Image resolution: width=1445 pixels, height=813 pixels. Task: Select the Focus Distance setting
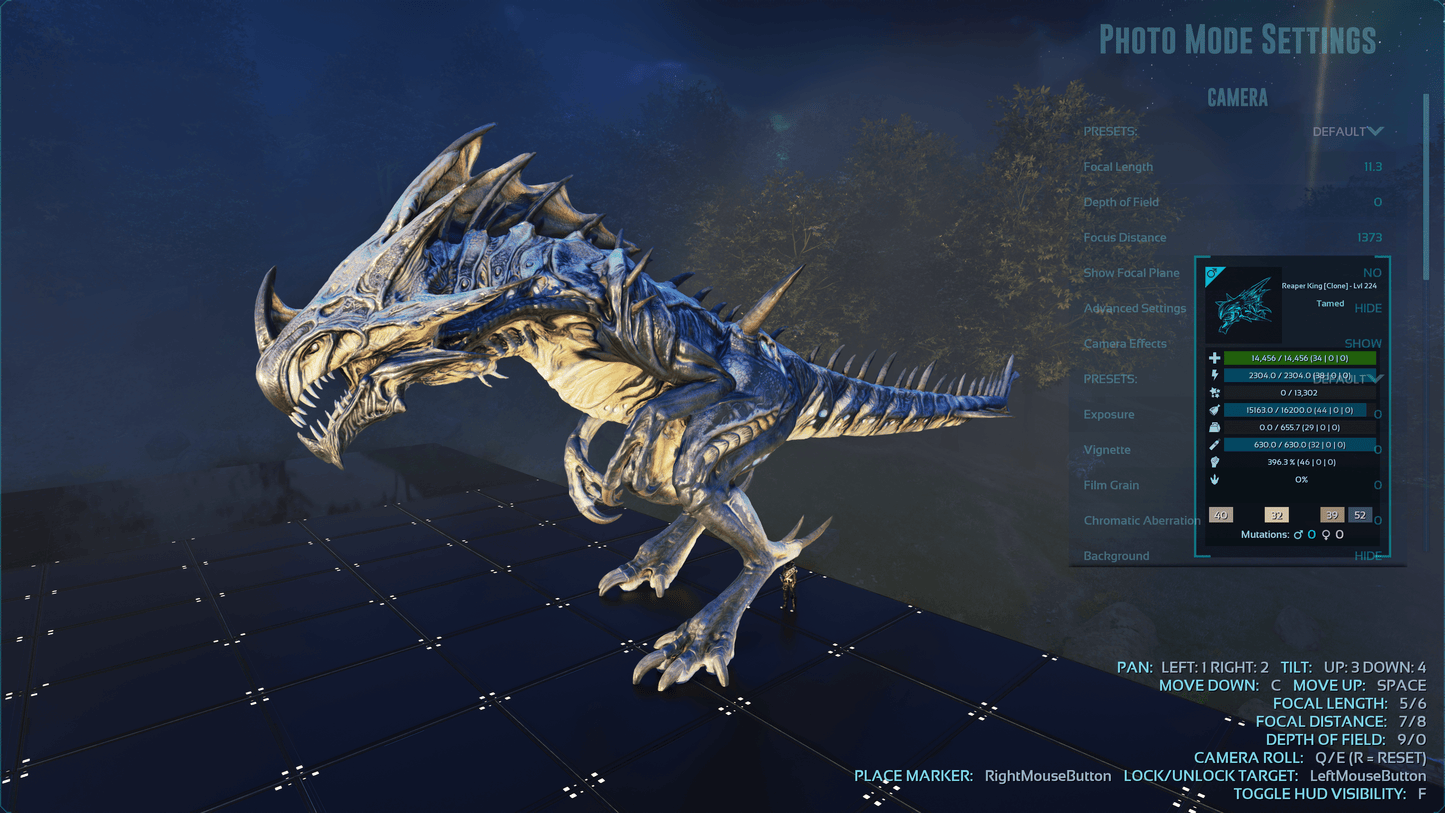[x=1124, y=238]
